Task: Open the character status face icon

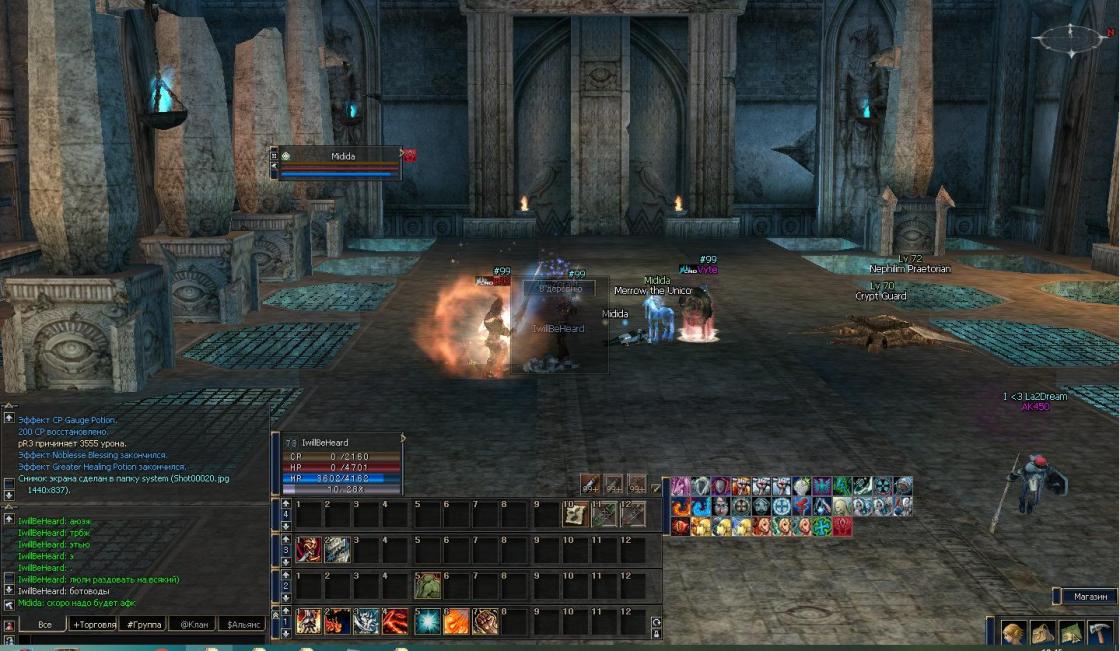Action: (1013, 633)
